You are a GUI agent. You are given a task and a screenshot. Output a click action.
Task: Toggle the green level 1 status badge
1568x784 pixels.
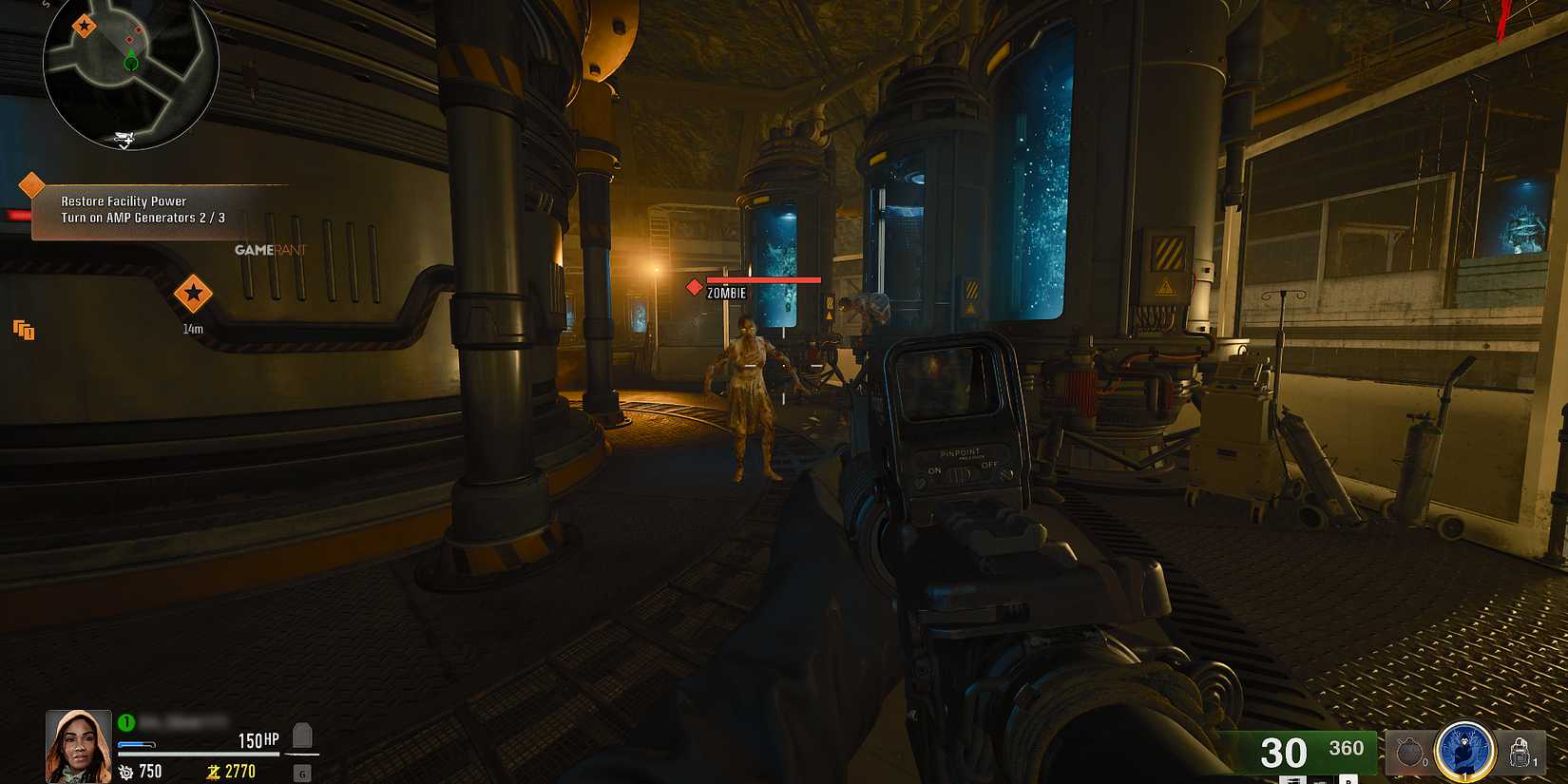[x=125, y=722]
